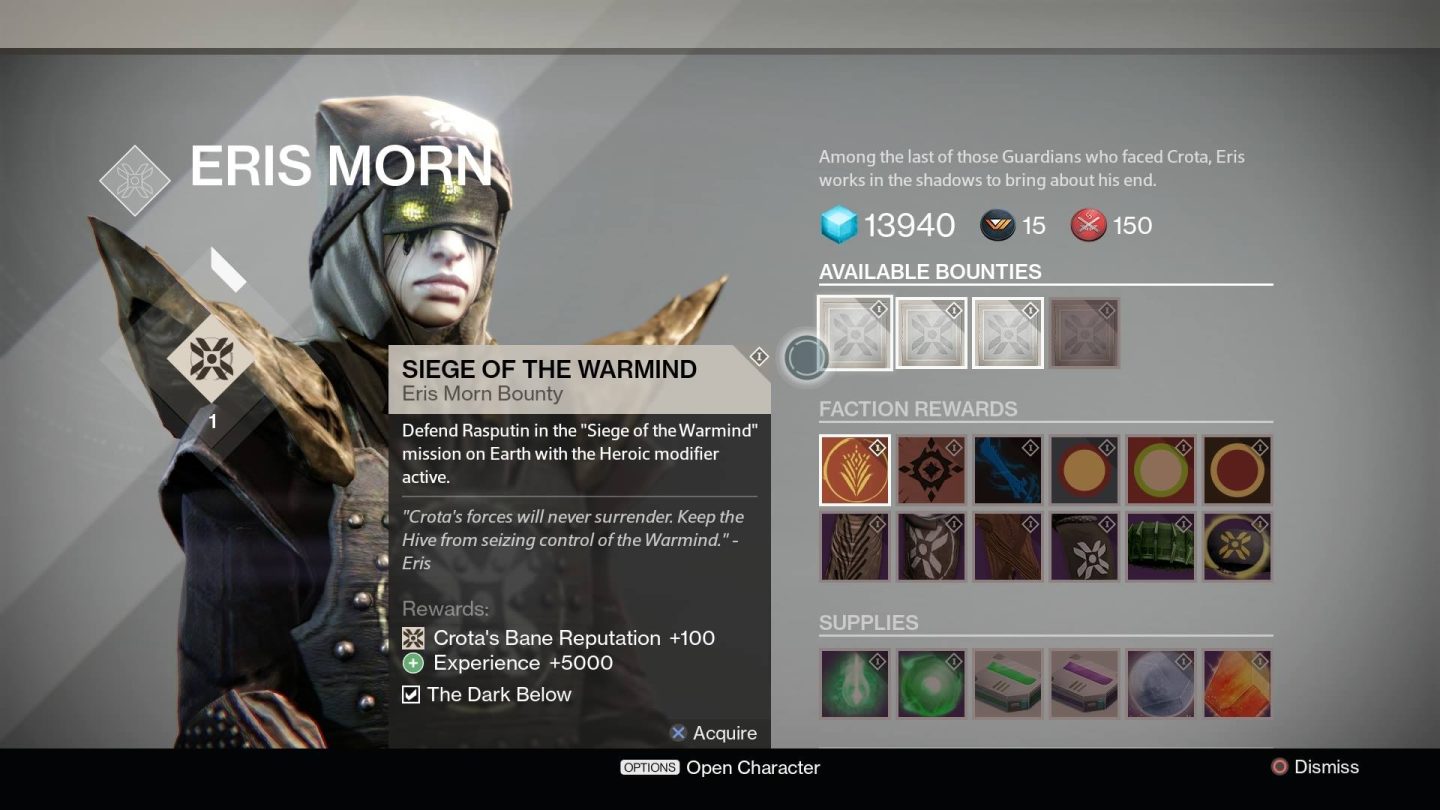The height and width of the screenshot is (810, 1440).
Task: Pick the supply case with green stripe
Action: [x=1008, y=684]
